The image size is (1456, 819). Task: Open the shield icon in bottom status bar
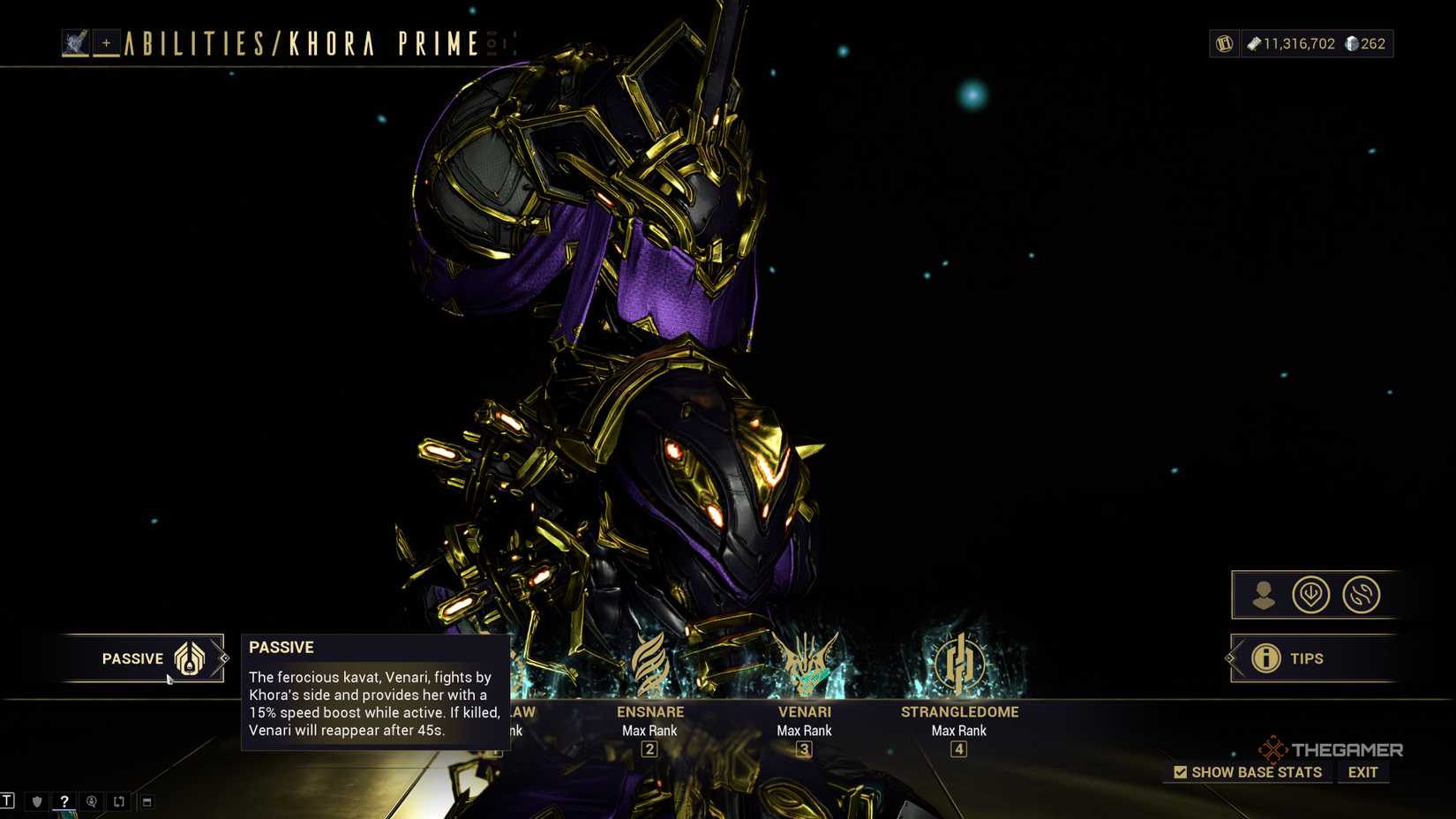pyautogui.click(x=35, y=801)
